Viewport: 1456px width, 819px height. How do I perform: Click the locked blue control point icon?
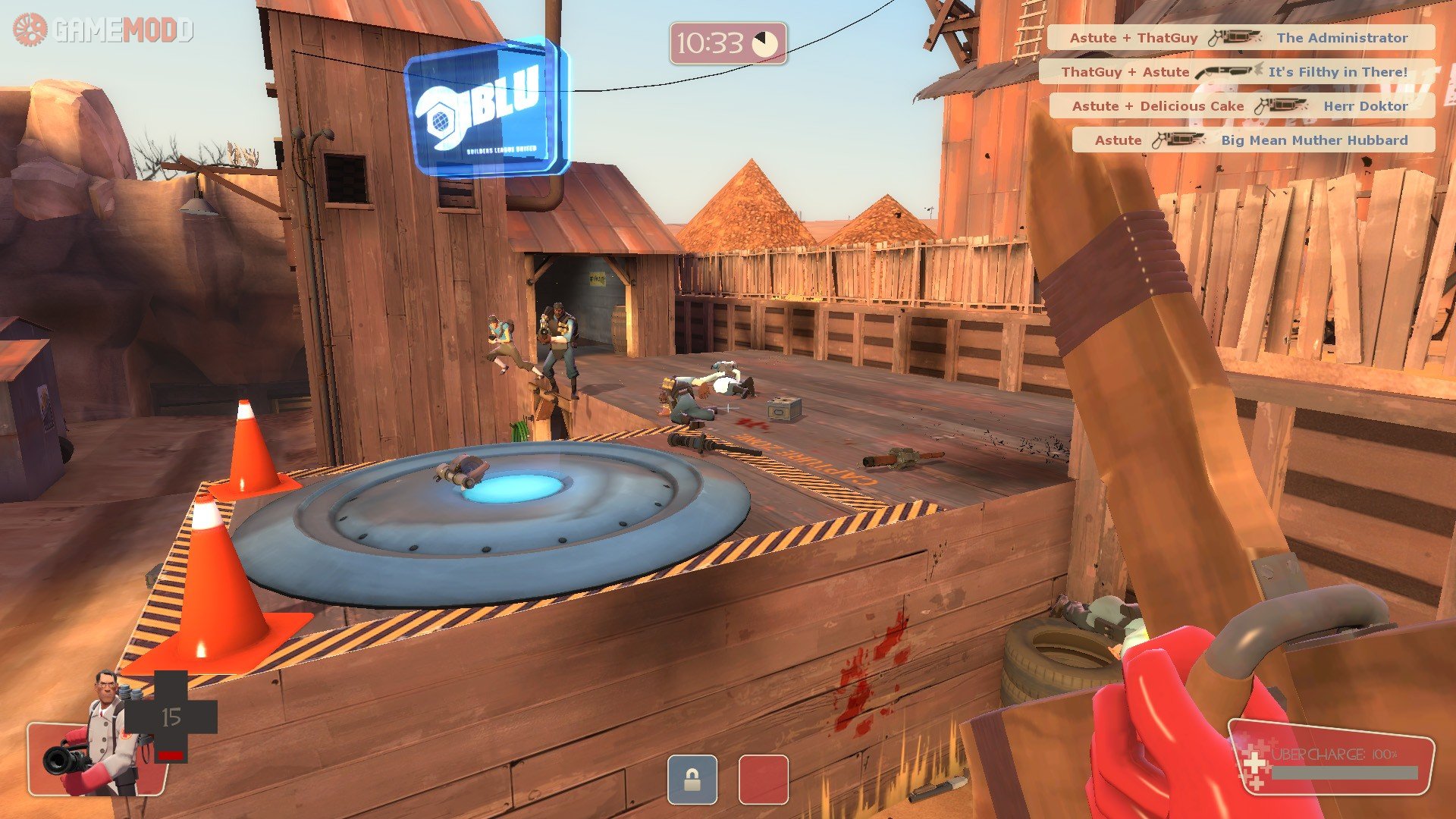click(692, 779)
